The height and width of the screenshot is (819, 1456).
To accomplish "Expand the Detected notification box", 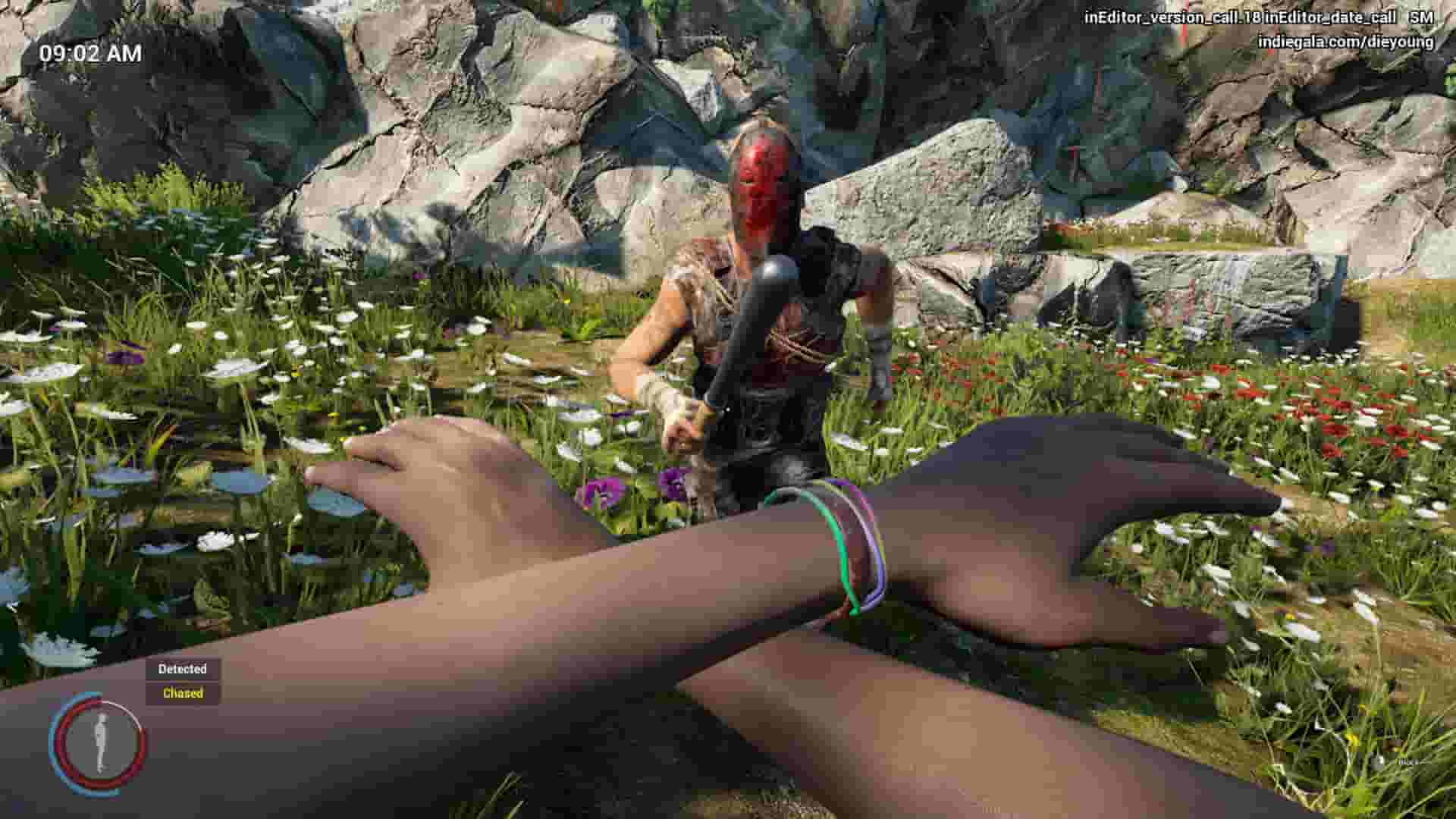I will (182, 670).
